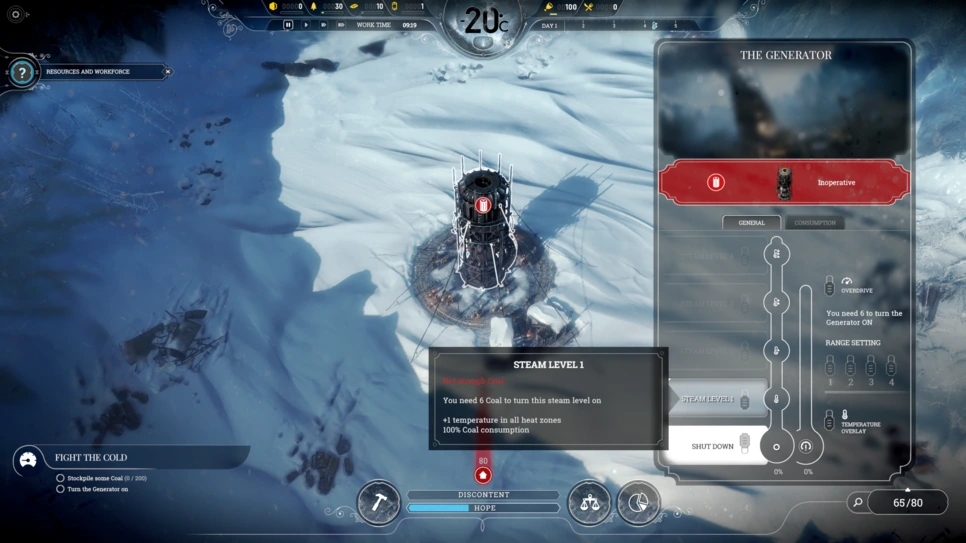Image resolution: width=966 pixels, height=543 pixels.
Task: Switch to the Consumption tab
Action: 814,223
